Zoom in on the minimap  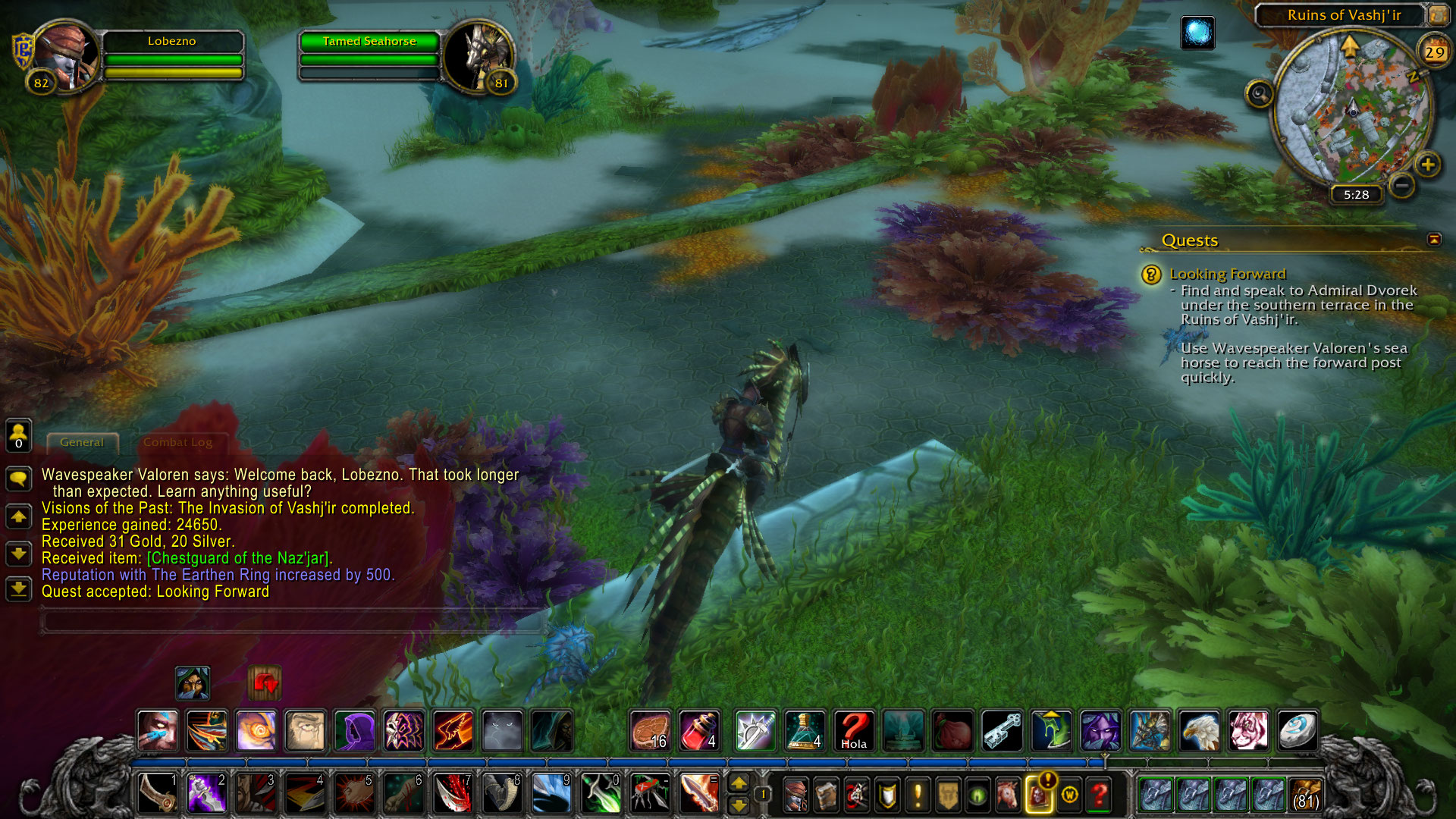tap(1428, 165)
